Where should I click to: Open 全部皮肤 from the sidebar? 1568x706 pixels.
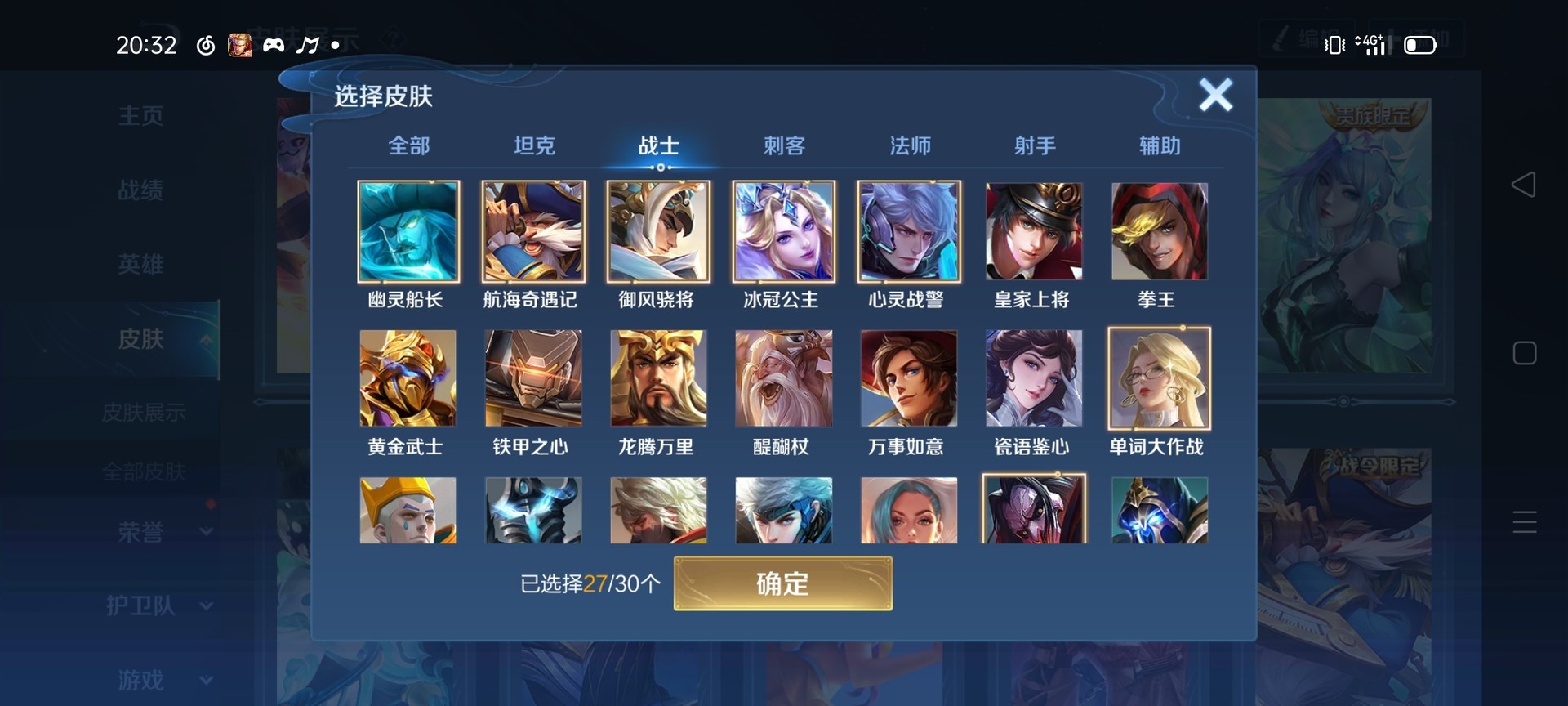click(145, 471)
